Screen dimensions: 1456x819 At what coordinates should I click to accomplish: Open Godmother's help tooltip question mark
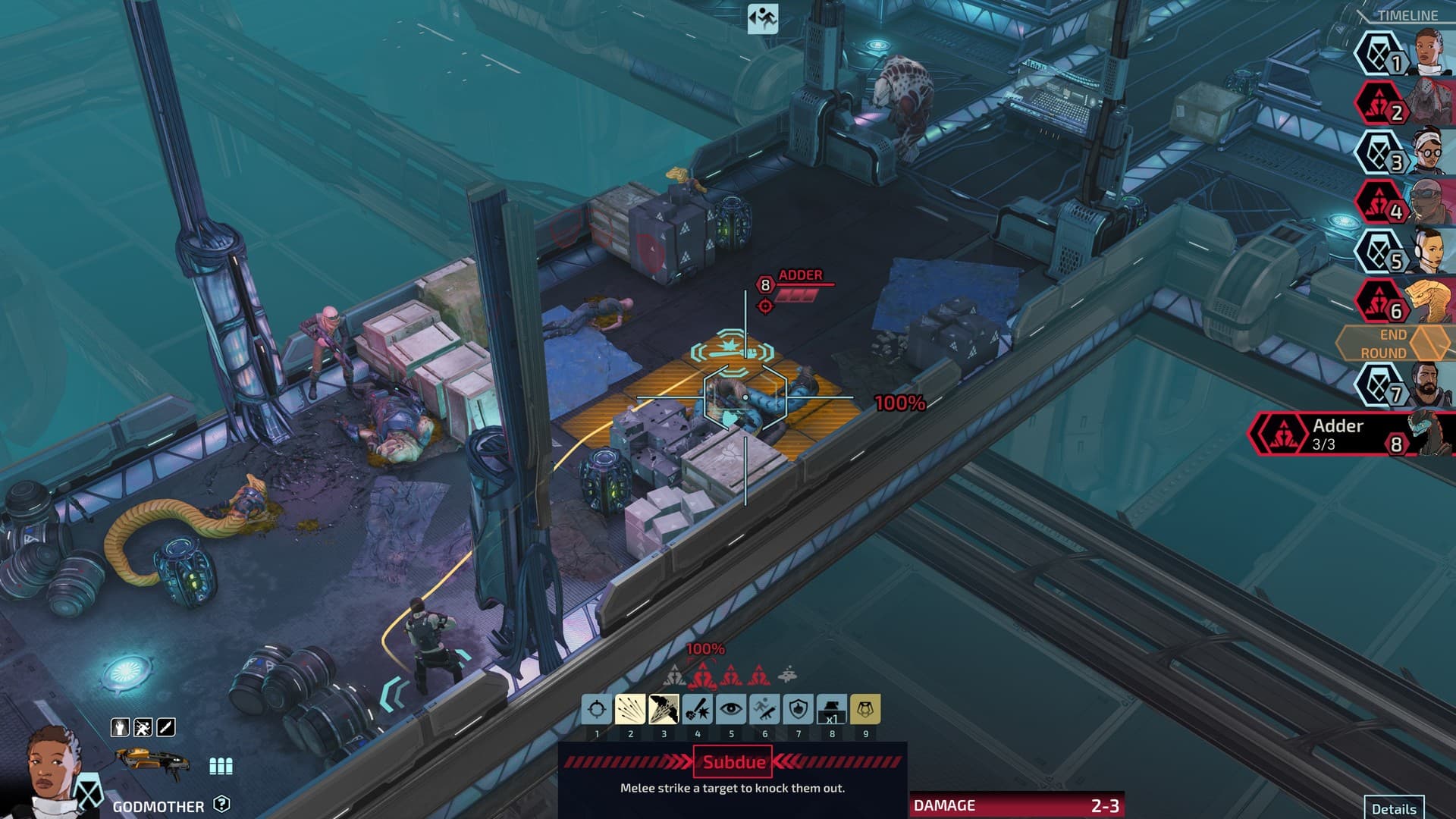point(223,805)
